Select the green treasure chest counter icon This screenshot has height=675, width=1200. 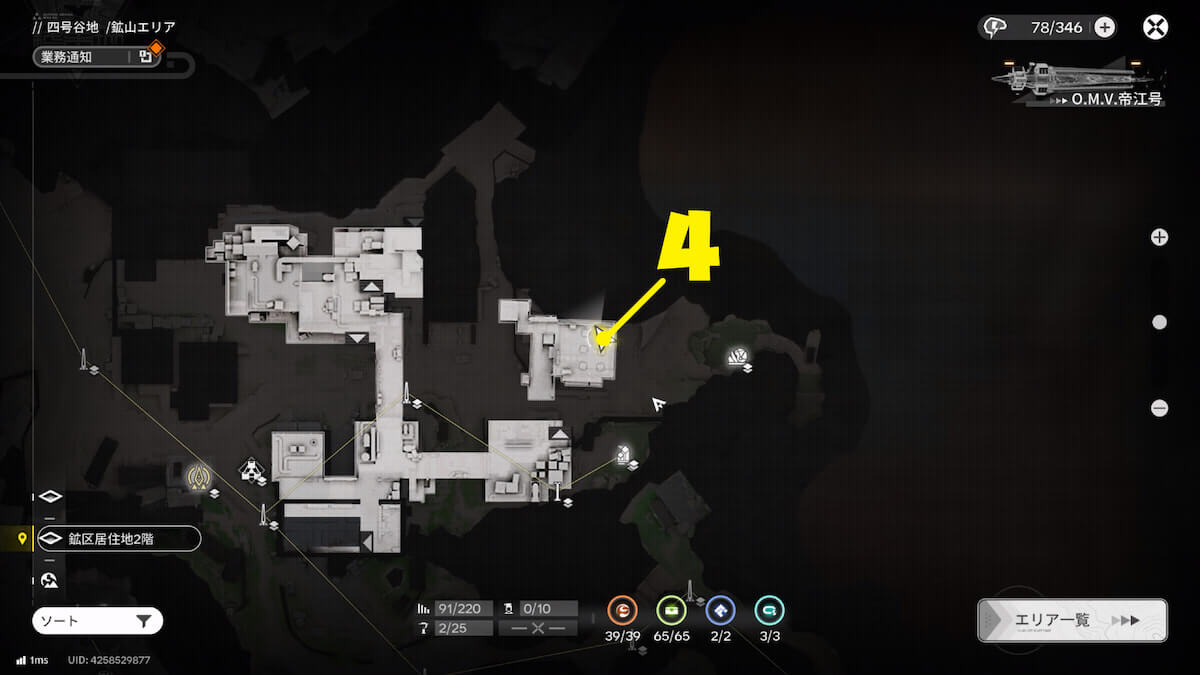pos(671,610)
